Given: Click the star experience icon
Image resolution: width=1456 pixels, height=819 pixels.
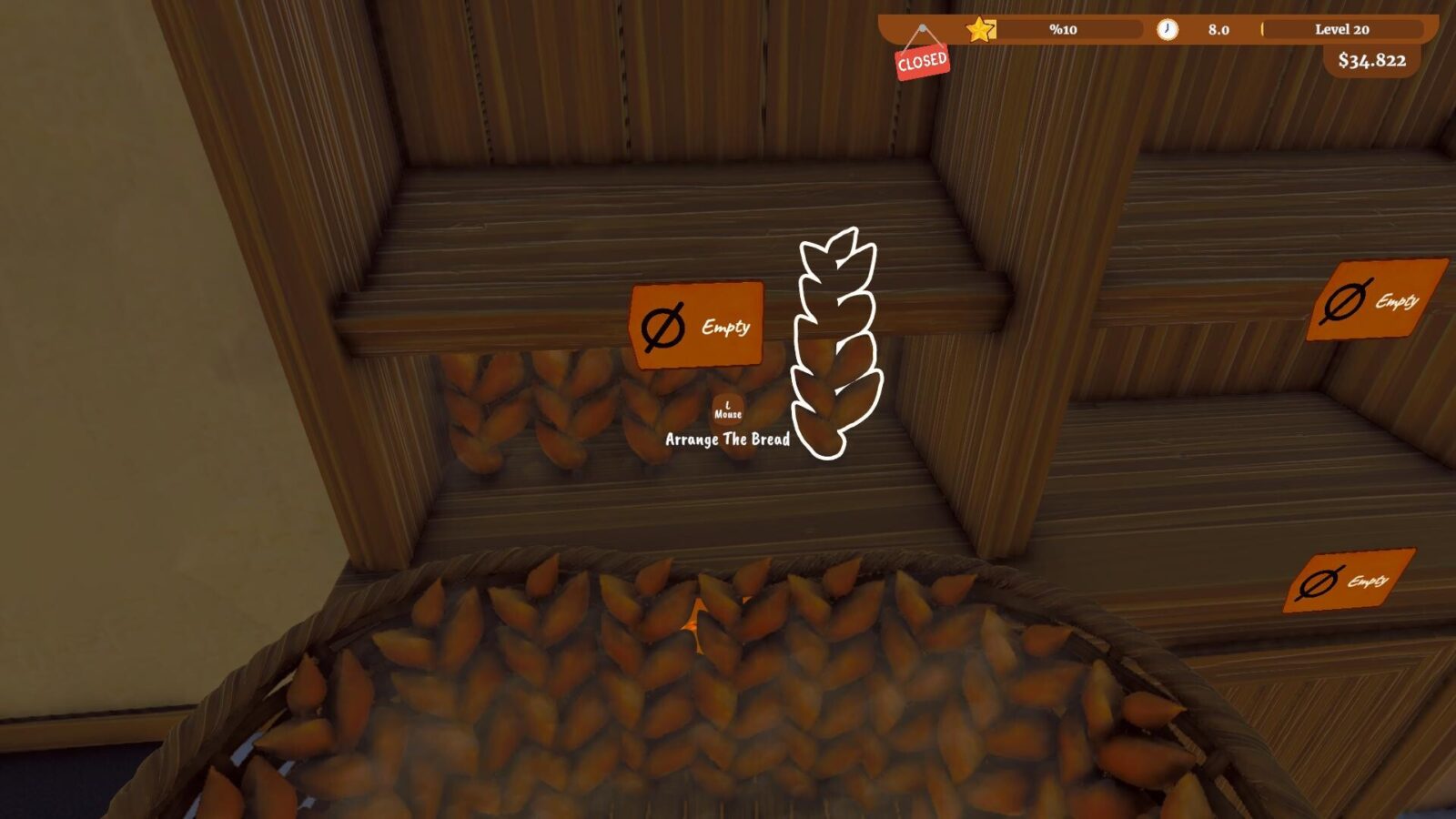Looking at the screenshot, I should (x=981, y=30).
